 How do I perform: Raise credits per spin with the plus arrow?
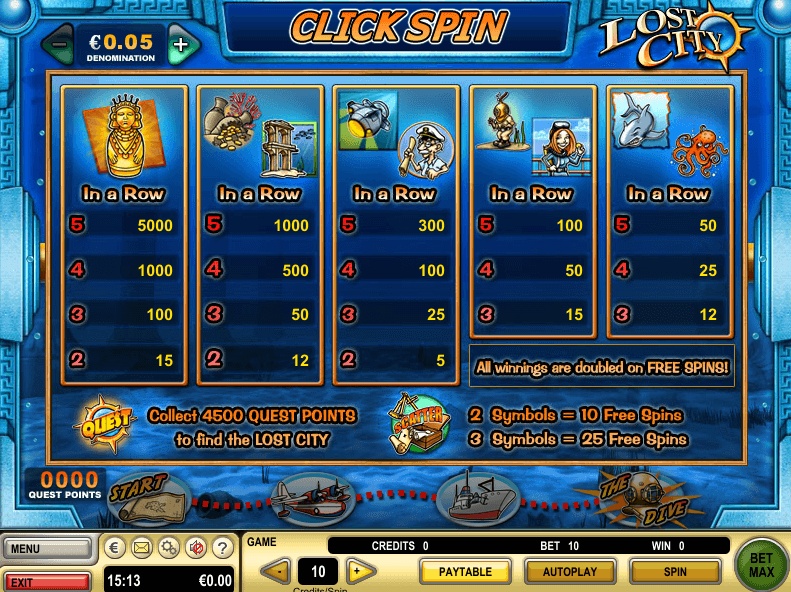pos(360,572)
